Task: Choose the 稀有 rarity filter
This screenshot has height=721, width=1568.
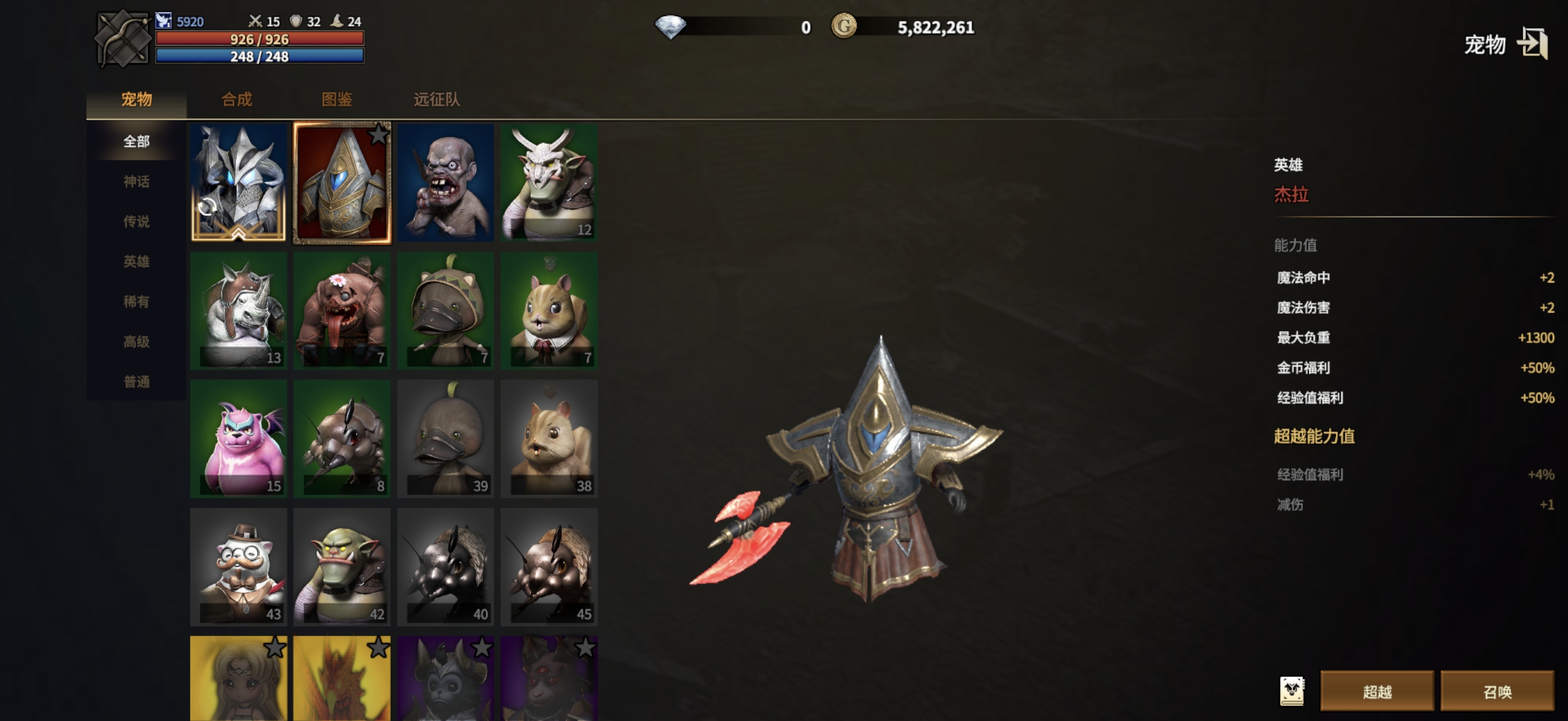Action: [136, 302]
